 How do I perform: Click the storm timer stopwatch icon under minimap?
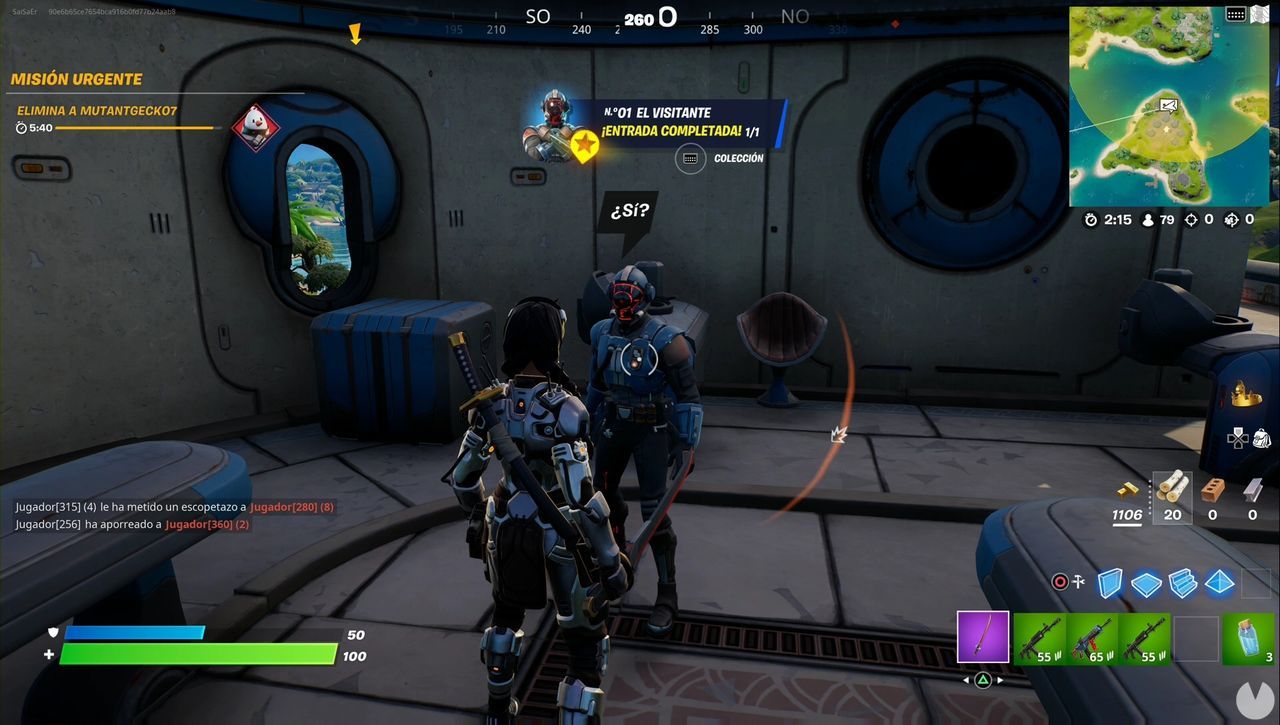click(1091, 220)
